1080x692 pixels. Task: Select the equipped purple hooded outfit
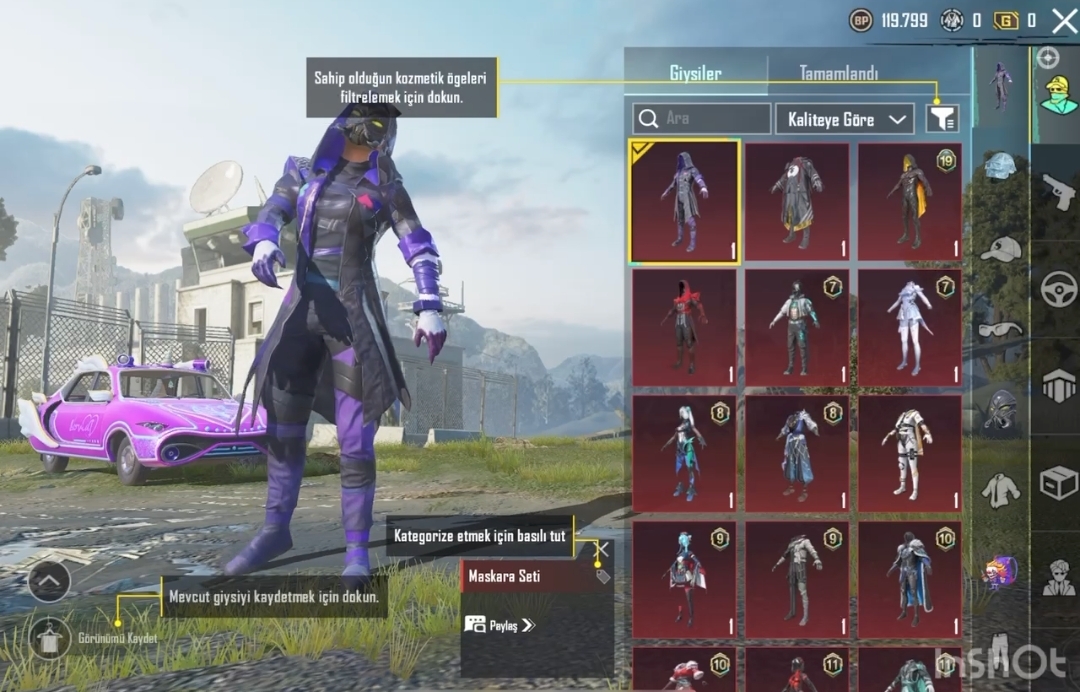click(x=684, y=201)
